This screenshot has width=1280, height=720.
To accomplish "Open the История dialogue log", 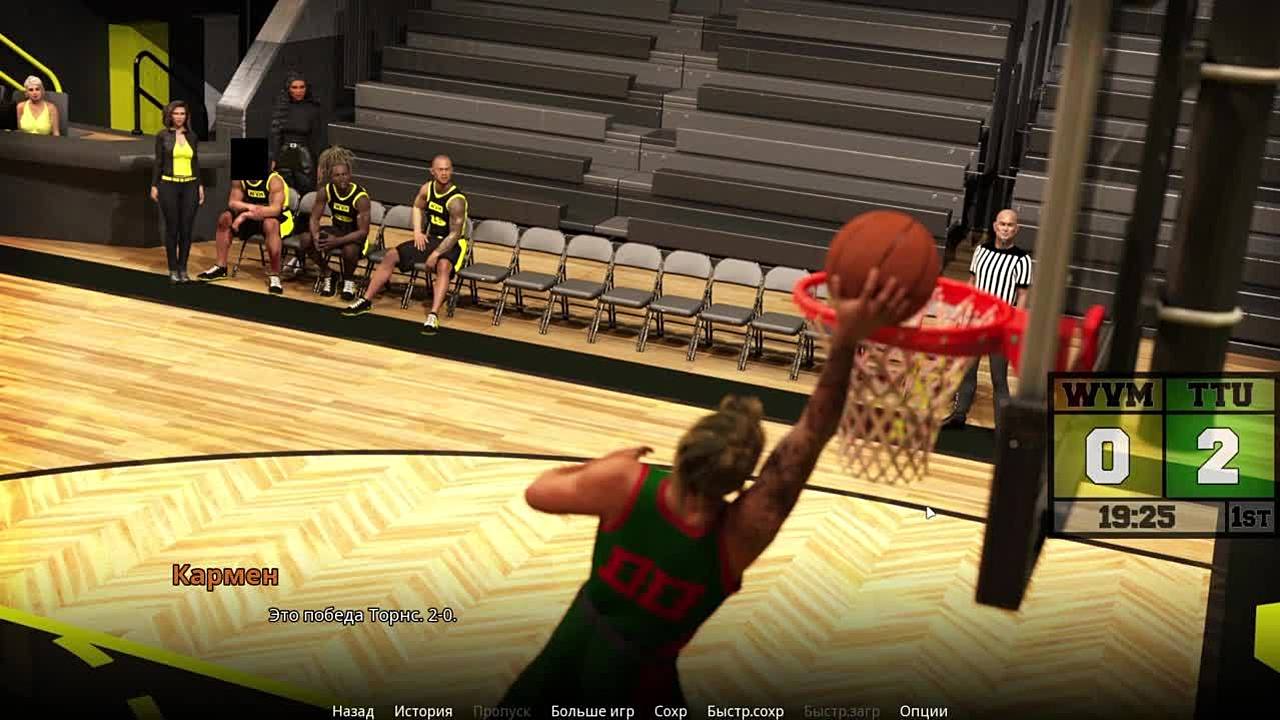I will coord(423,711).
